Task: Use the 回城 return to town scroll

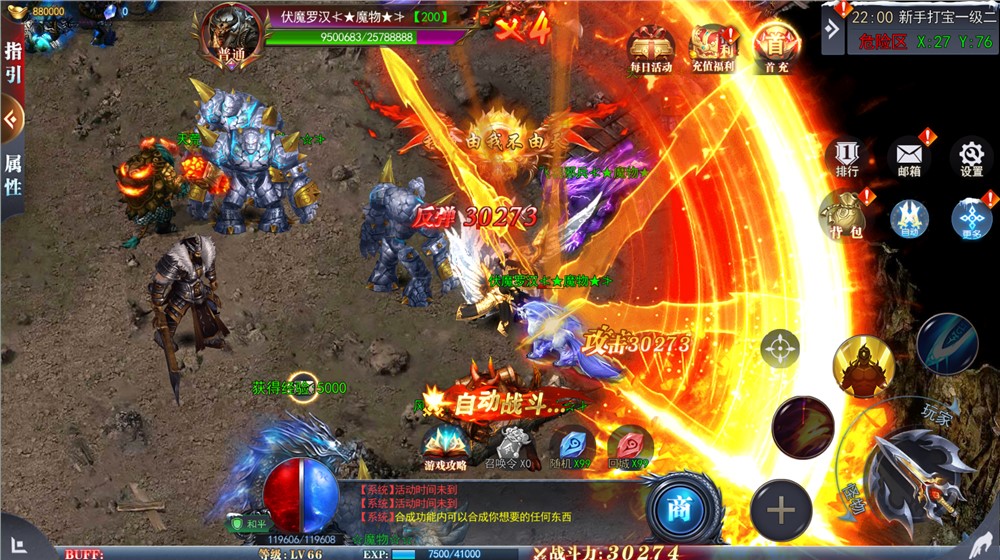Action: 631,447
